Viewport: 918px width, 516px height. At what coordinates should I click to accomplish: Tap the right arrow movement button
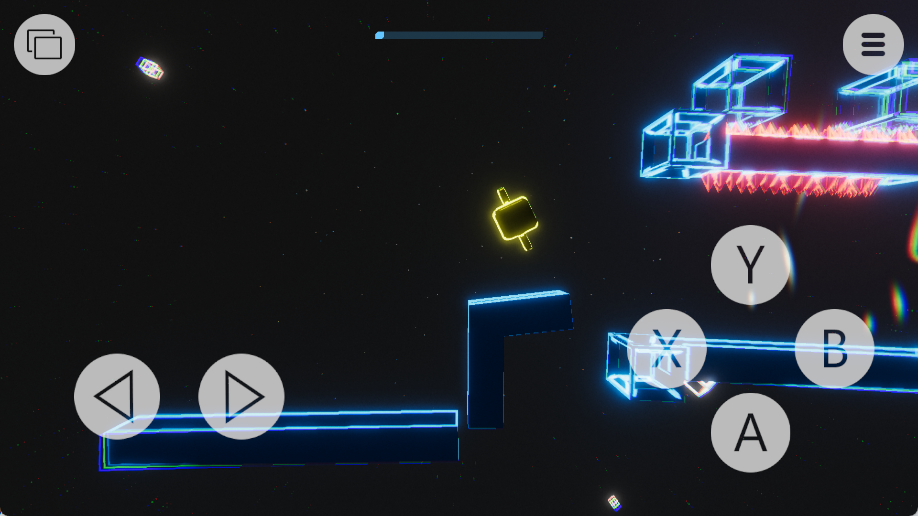coord(241,397)
